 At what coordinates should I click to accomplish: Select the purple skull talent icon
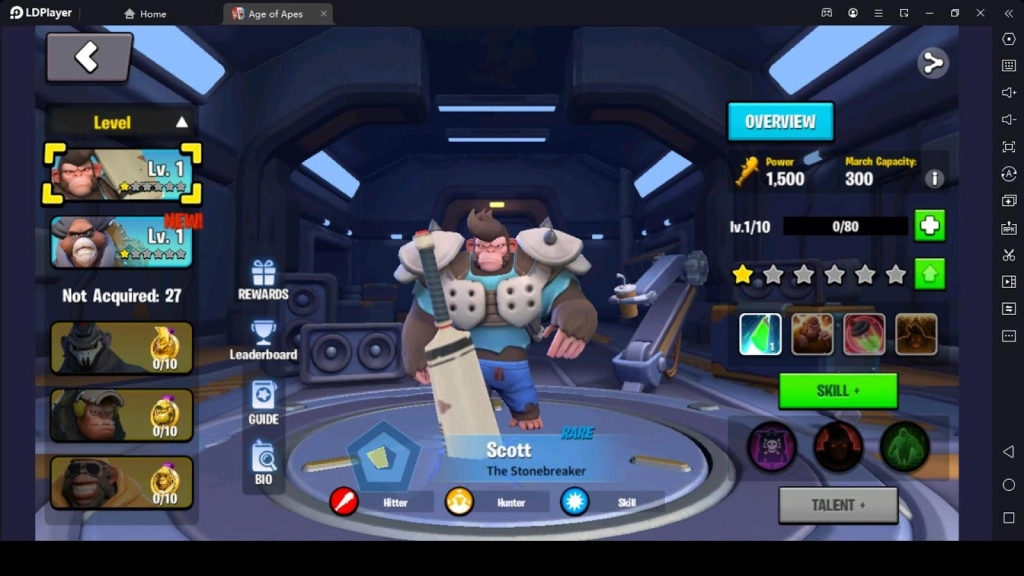coord(772,446)
